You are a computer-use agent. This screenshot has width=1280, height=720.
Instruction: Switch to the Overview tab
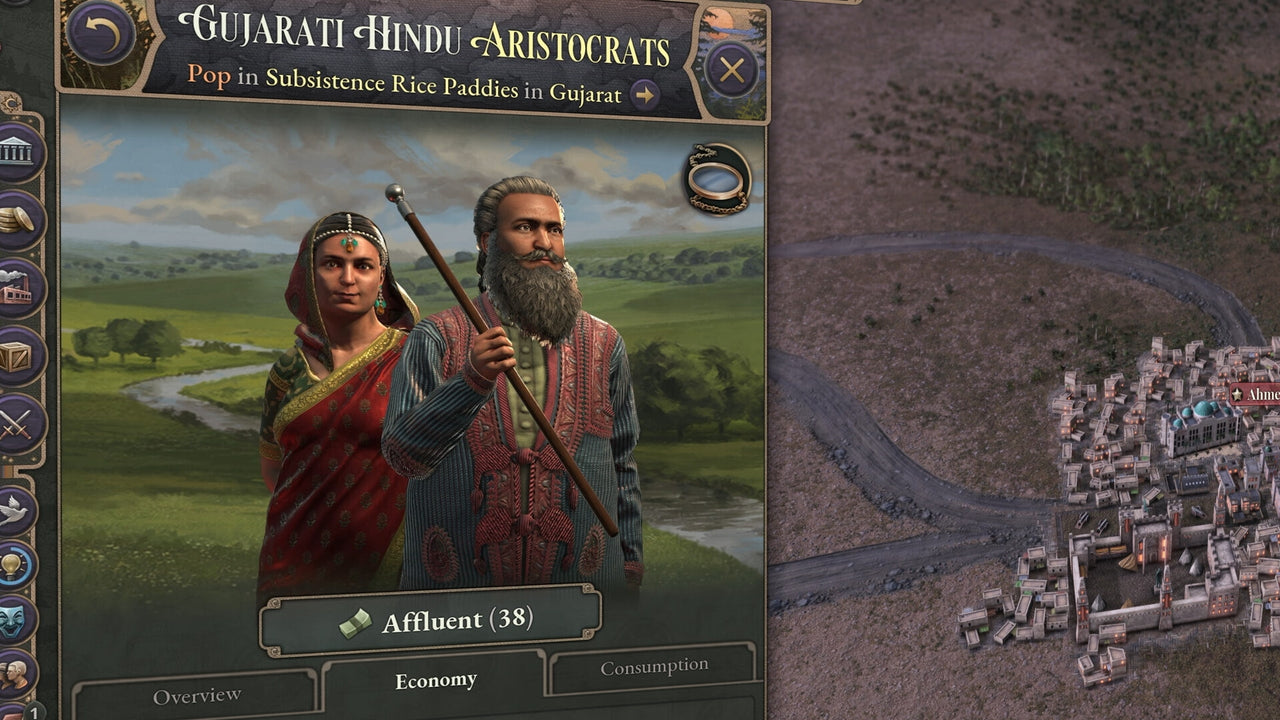(x=197, y=695)
